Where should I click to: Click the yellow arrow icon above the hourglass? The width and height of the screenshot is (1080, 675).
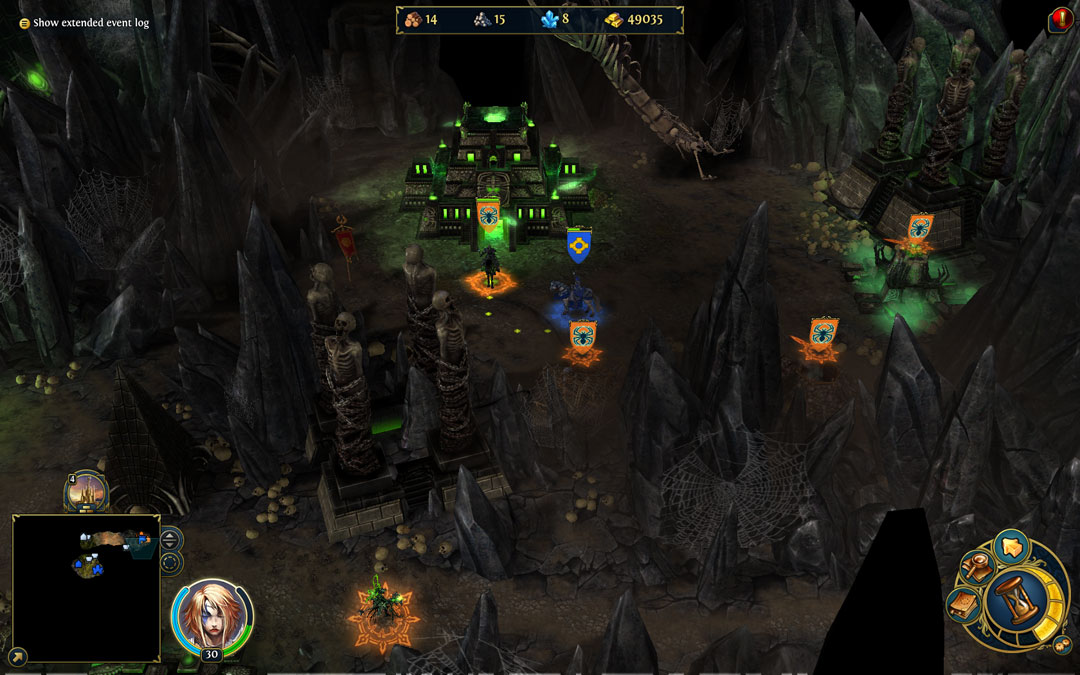[x=1011, y=547]
